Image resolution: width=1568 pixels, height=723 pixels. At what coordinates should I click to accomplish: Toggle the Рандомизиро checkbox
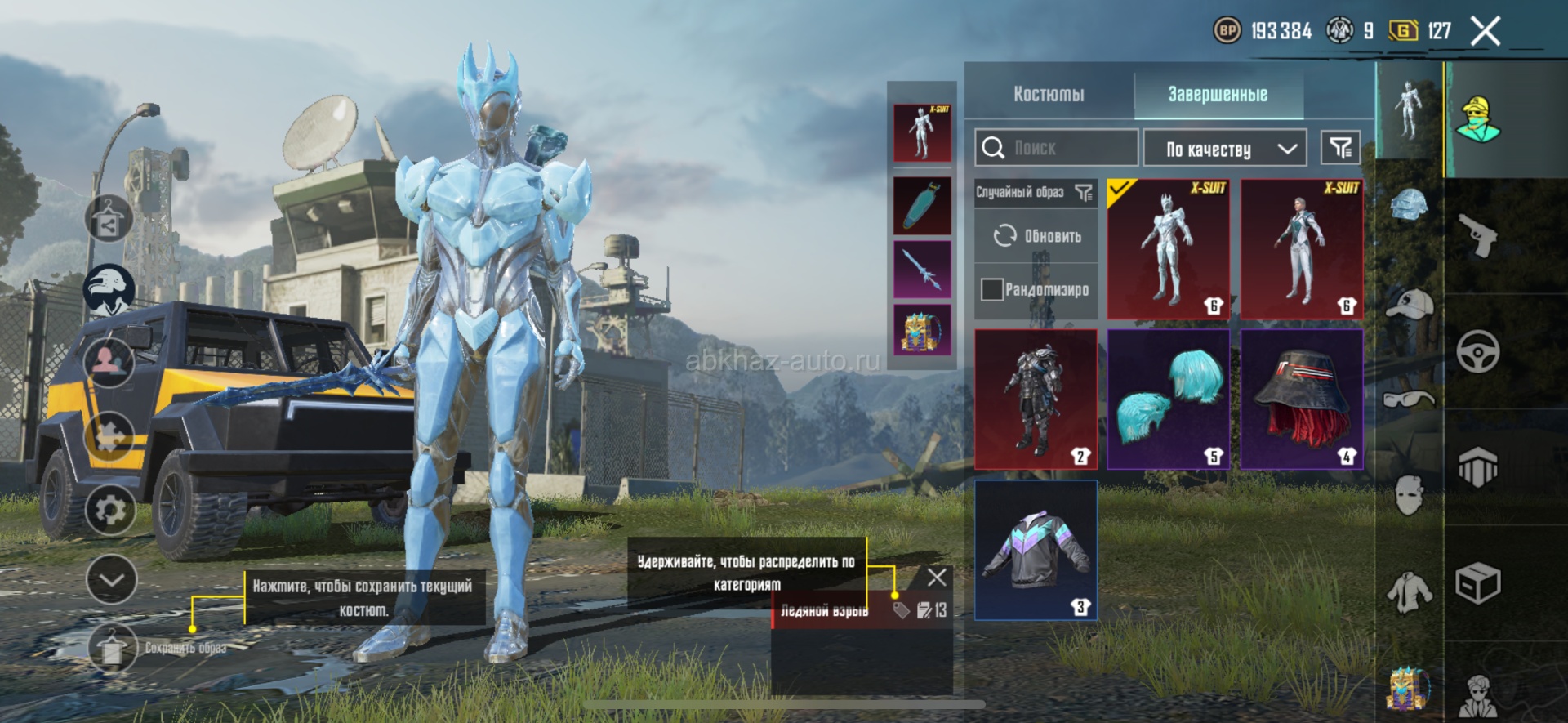992,290
